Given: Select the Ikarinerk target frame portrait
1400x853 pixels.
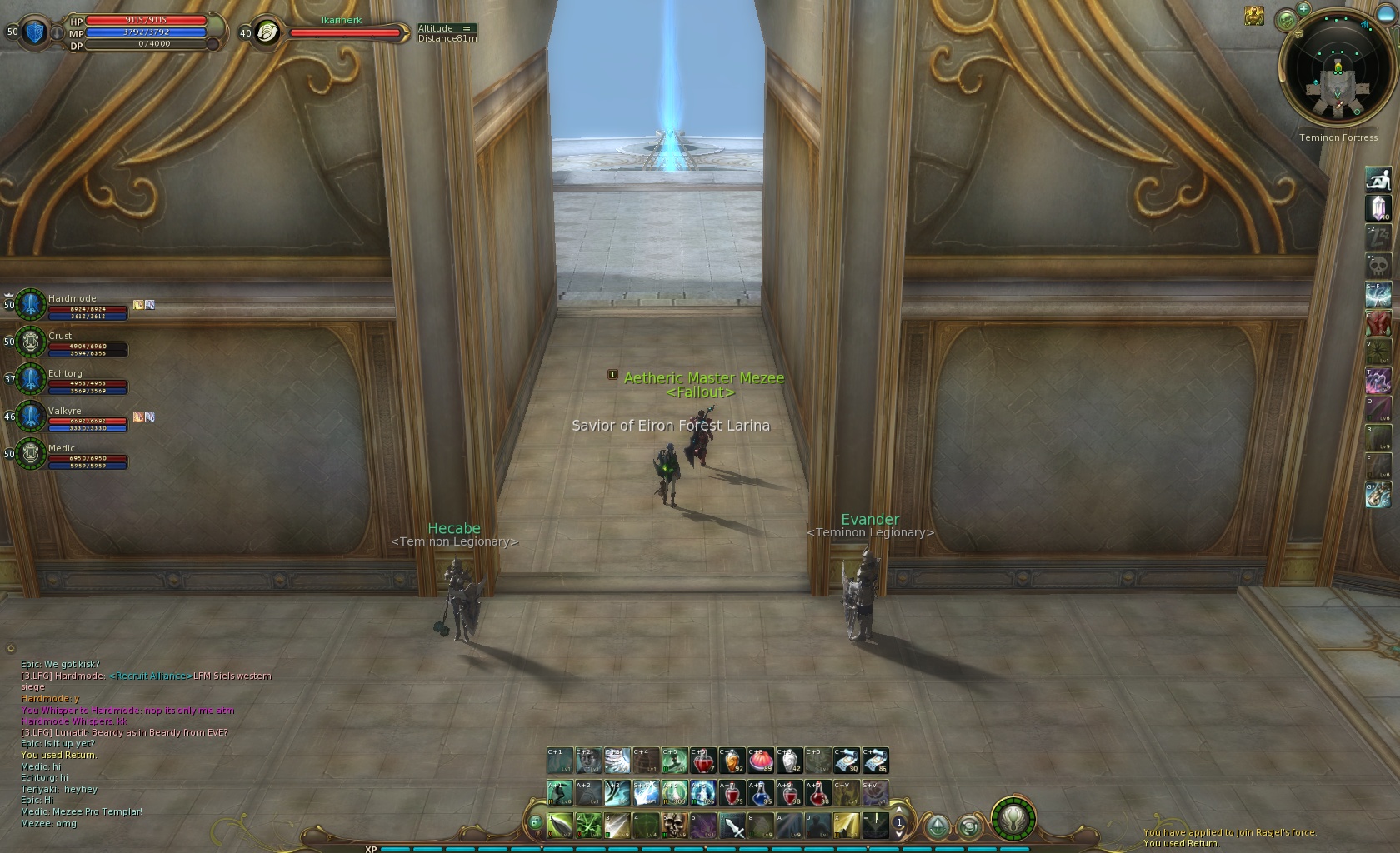Looking at the screenshot, I should pos(267,32).
